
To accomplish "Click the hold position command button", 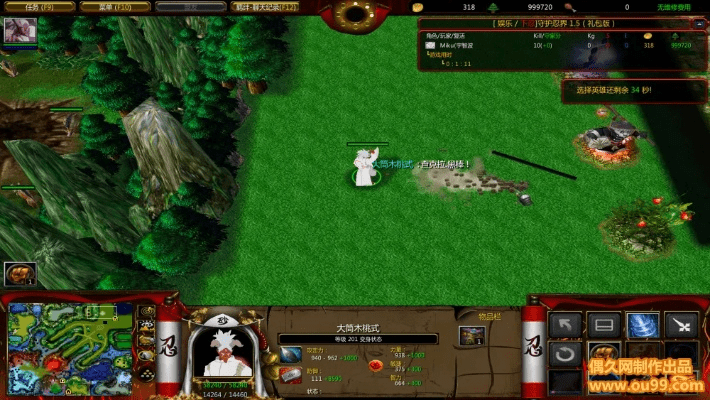I will [x=604, y=325].
